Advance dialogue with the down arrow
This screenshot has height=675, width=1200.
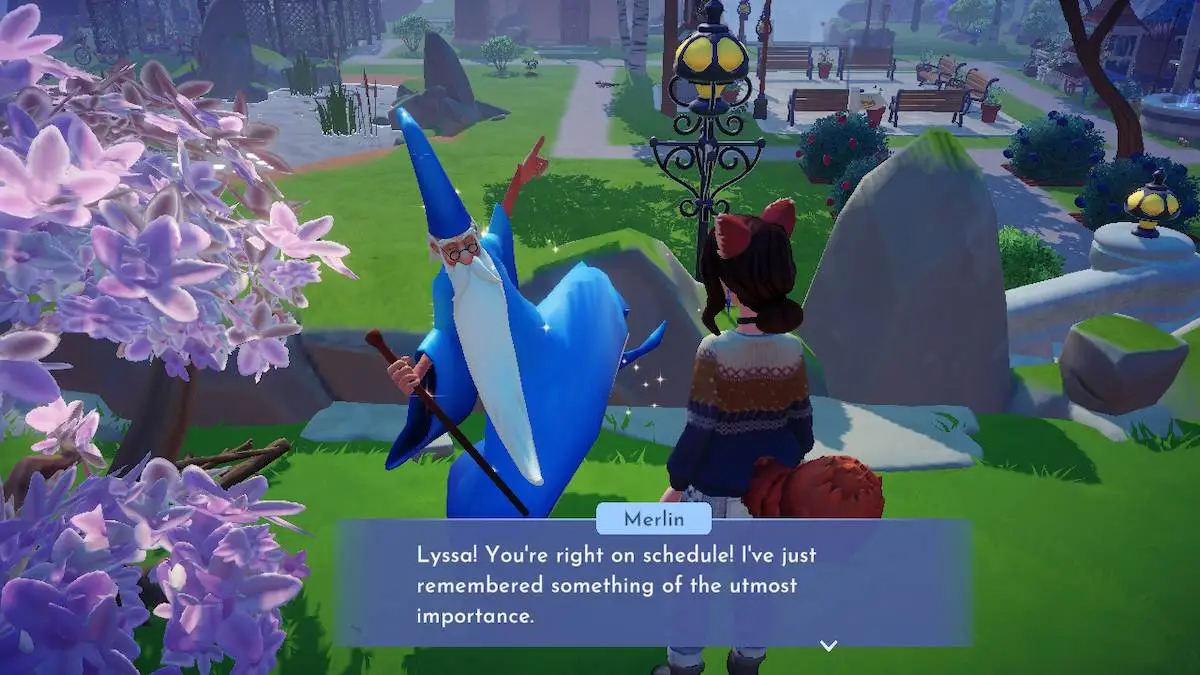[828, 646]
